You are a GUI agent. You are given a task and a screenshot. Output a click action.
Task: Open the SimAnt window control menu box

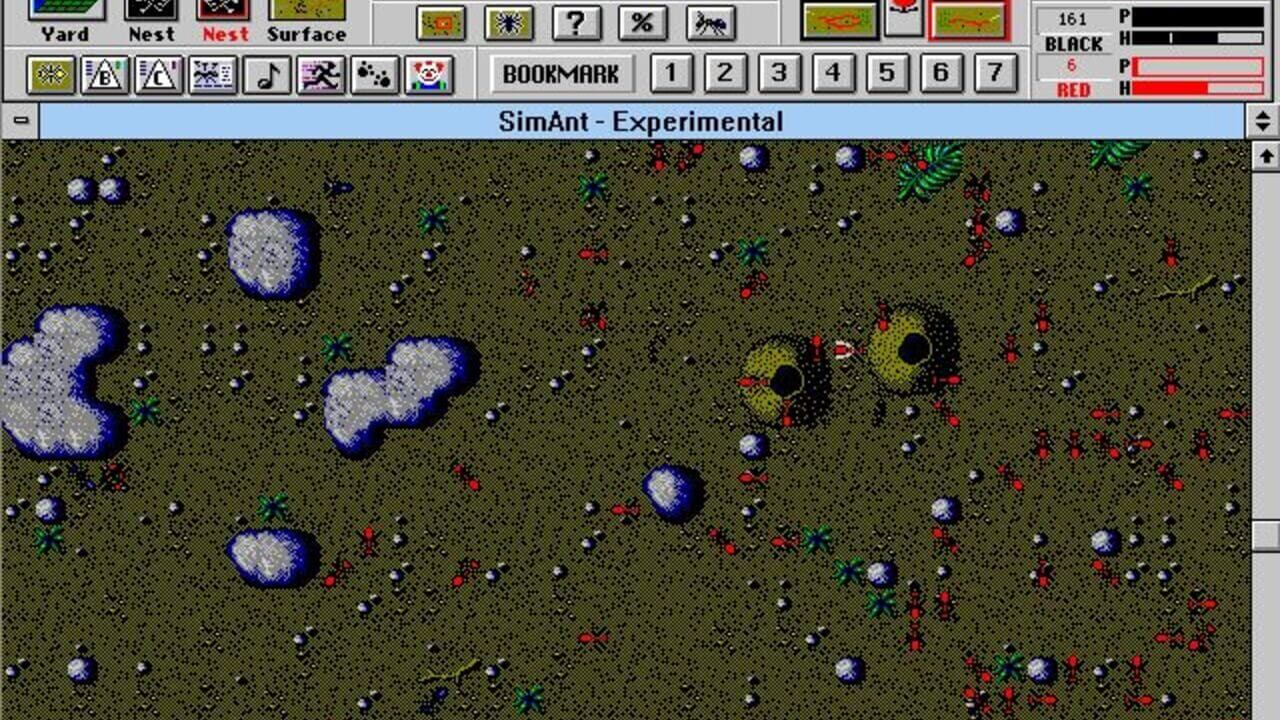(x=20, y=122)
